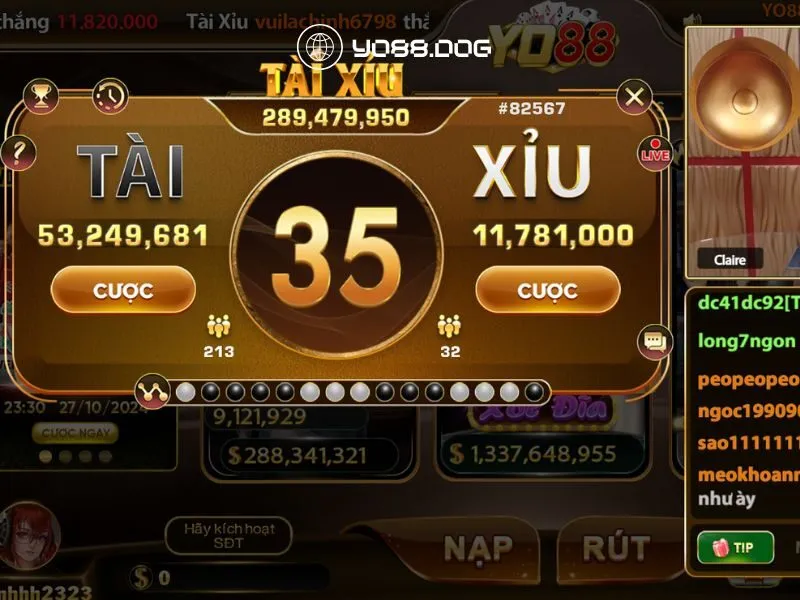The image size is (800, 600).
Task: Close the Tài Xỉu popup
Action: click(633, 97)
